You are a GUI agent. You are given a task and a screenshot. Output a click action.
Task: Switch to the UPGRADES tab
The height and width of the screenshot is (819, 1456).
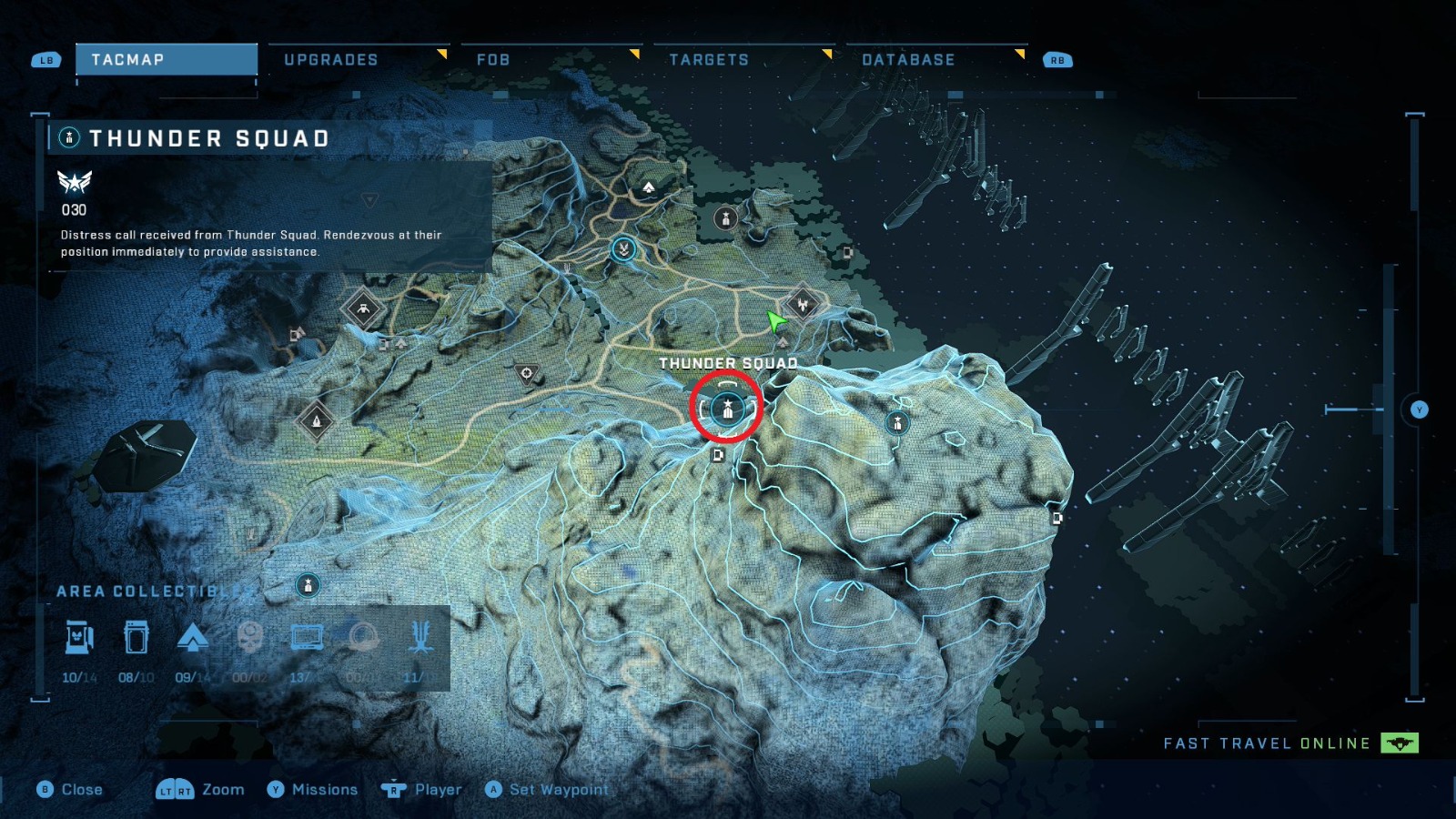coord(332,59)
